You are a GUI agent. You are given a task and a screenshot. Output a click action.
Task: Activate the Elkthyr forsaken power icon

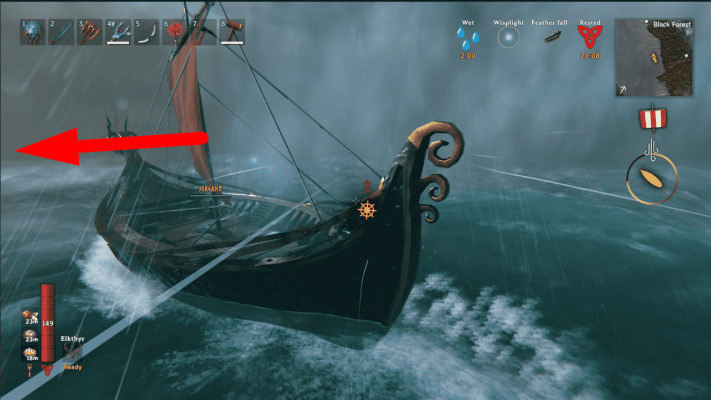coord(73,353)
